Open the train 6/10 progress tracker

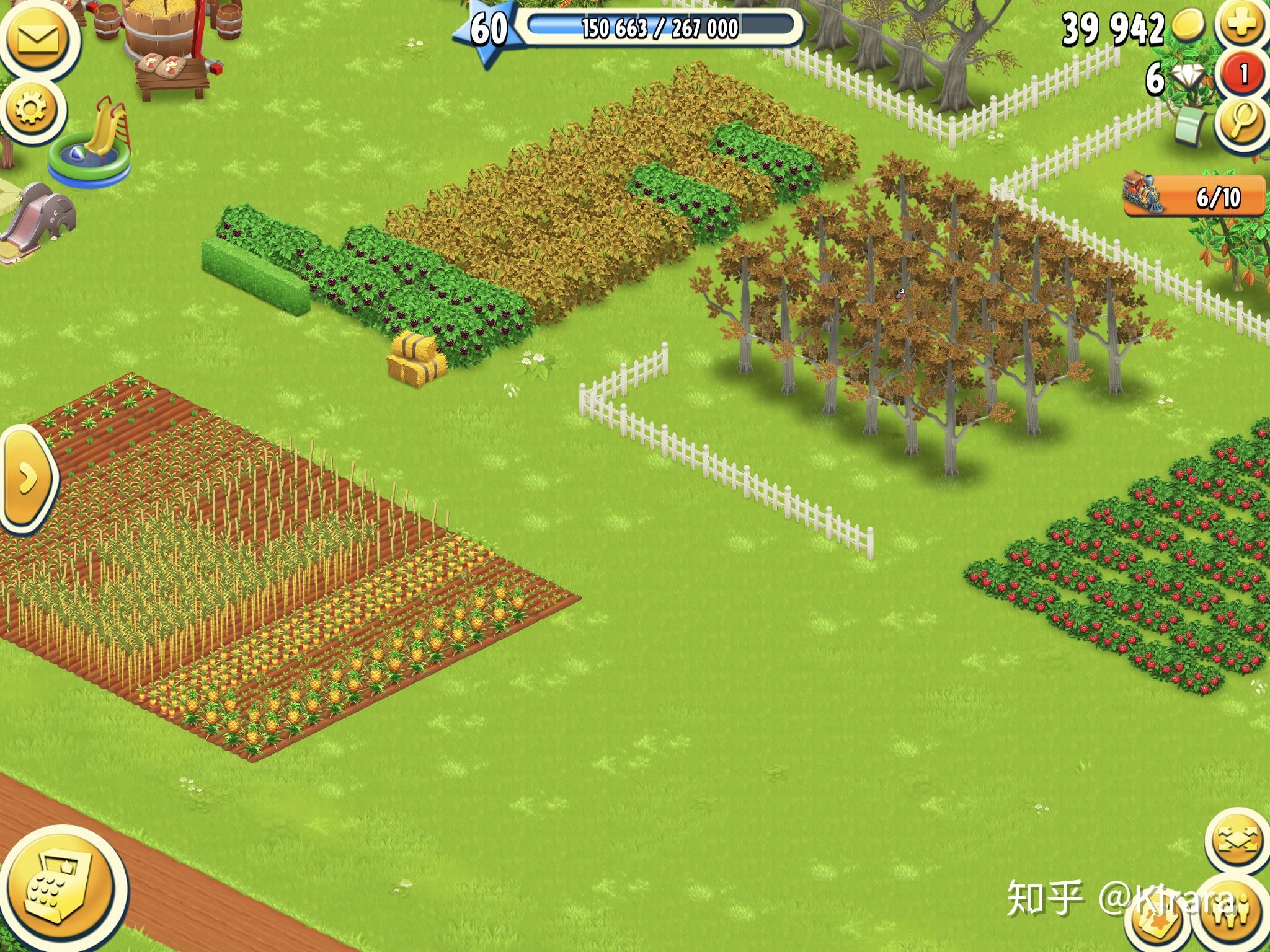point(1194,196)
